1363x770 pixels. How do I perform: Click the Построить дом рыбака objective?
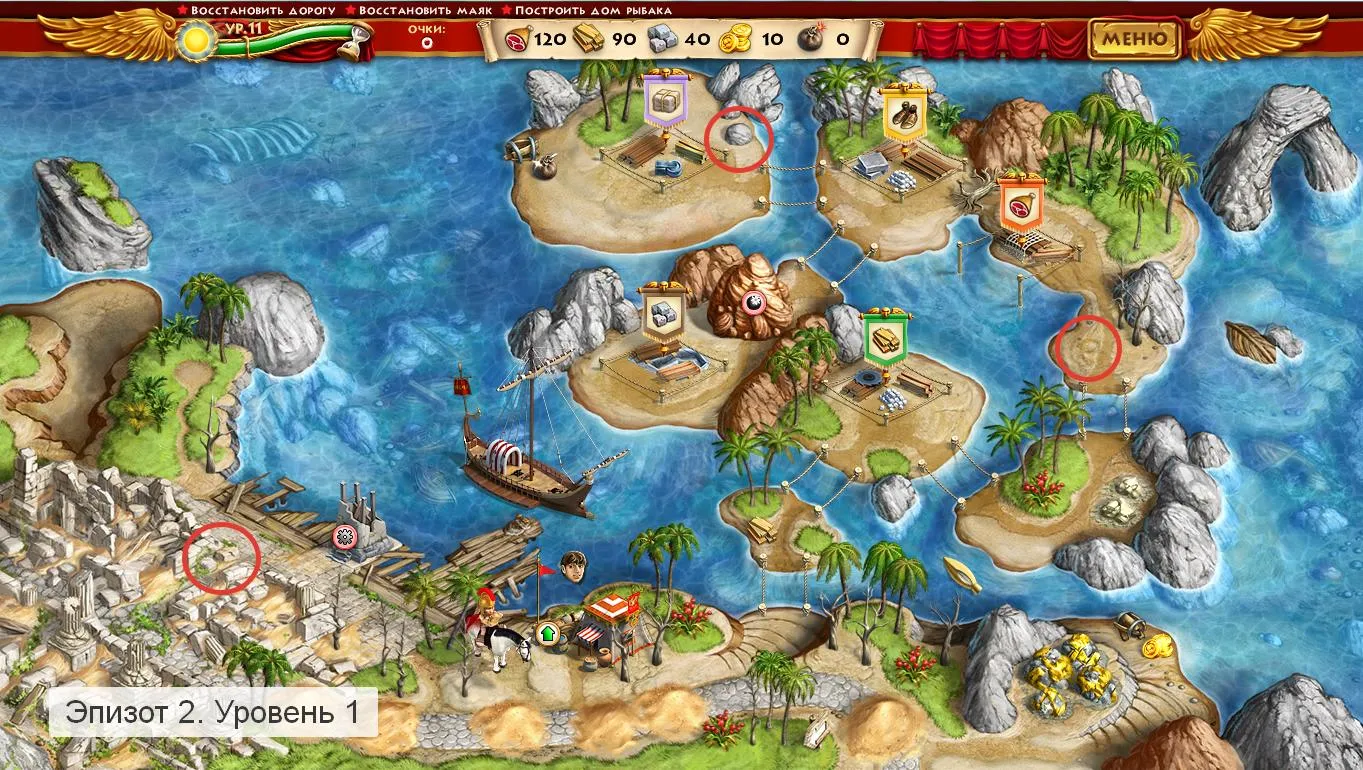point(593,10)
